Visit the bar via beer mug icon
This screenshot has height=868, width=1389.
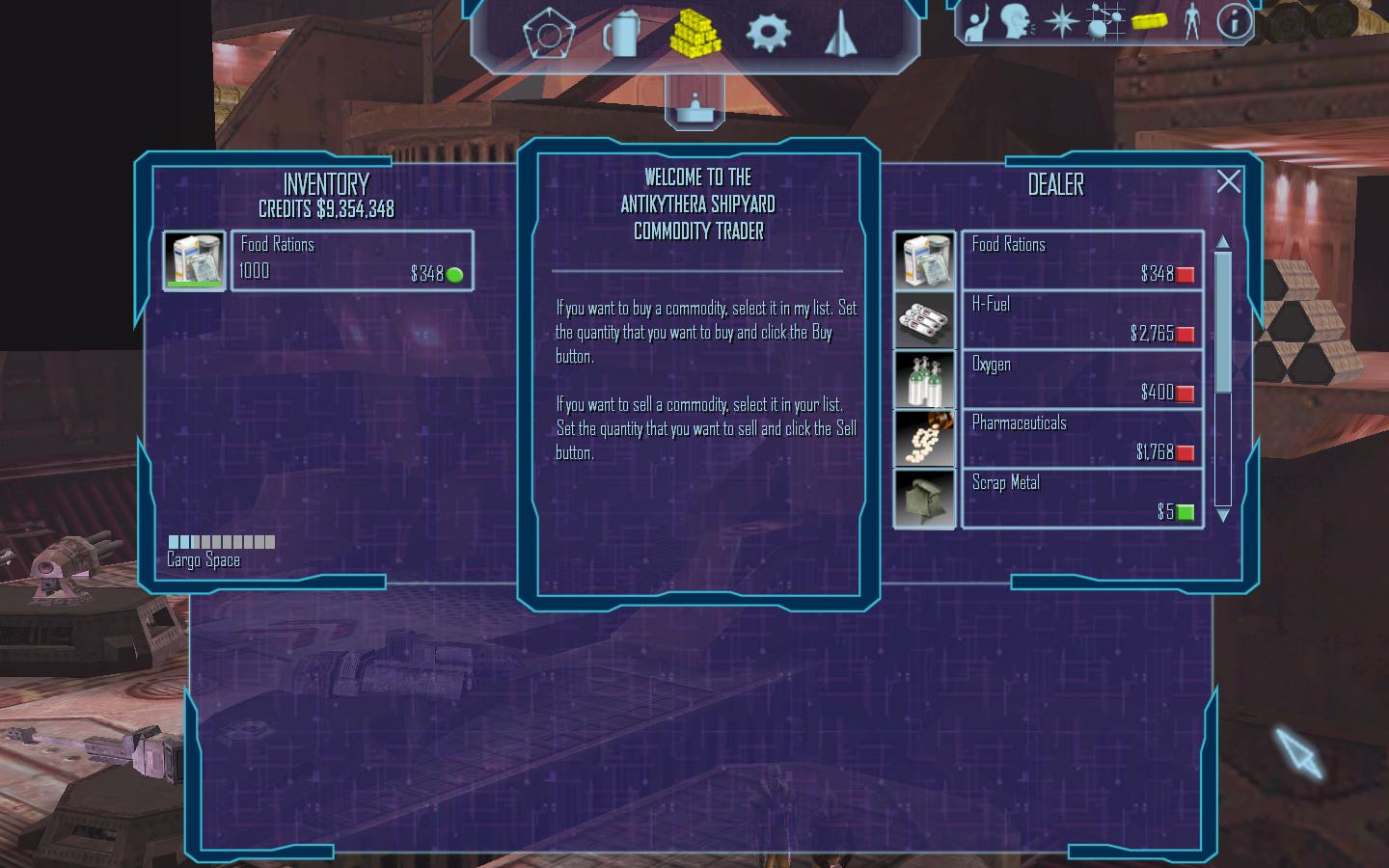click(621, 35)
